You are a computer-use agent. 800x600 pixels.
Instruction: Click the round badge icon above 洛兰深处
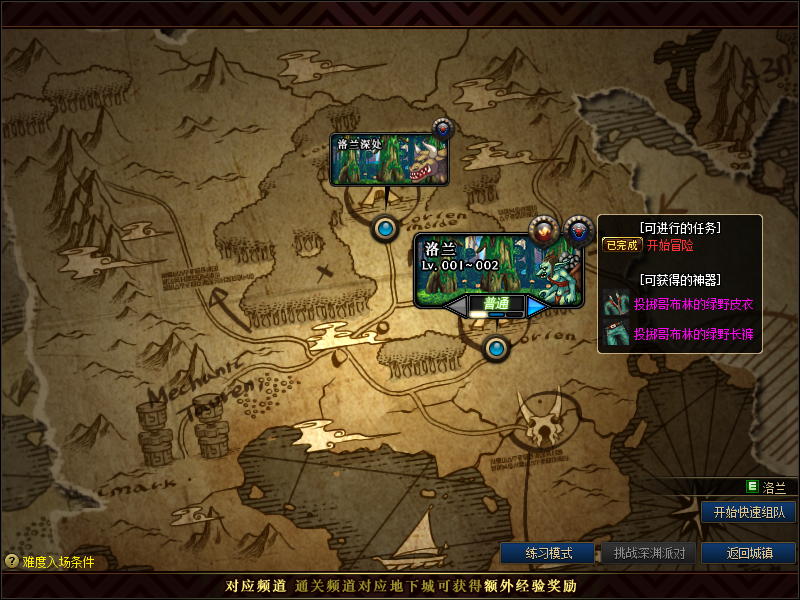pyautogui.click(x=443, y=129)
